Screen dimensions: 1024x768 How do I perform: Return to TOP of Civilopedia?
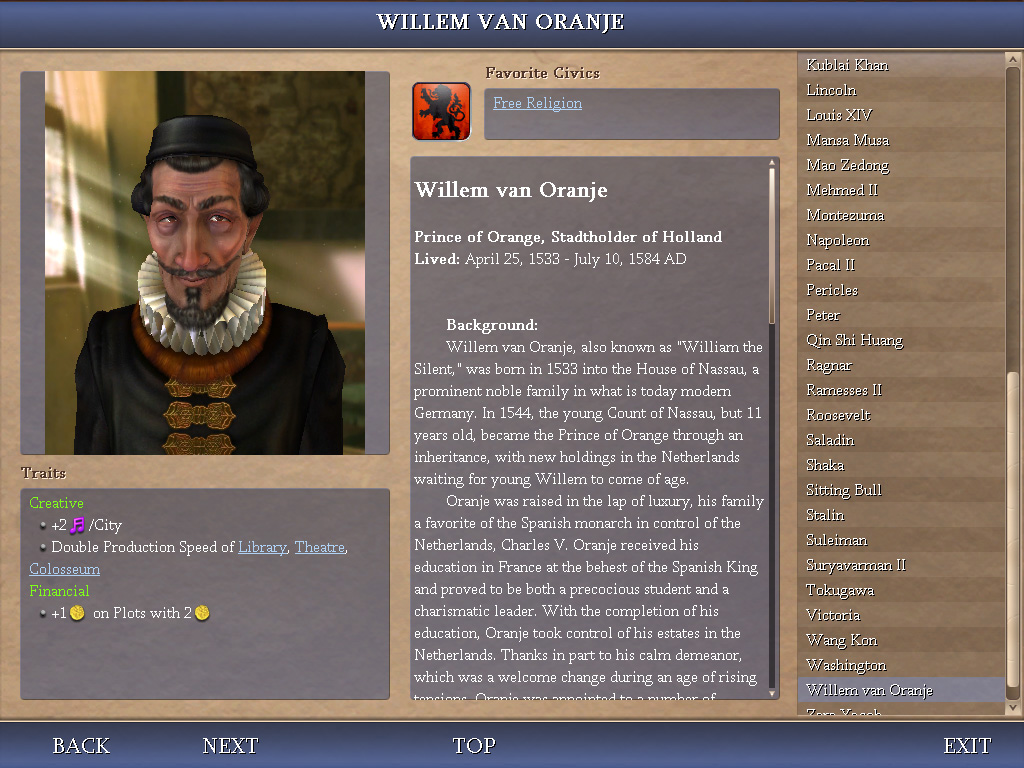474,746
